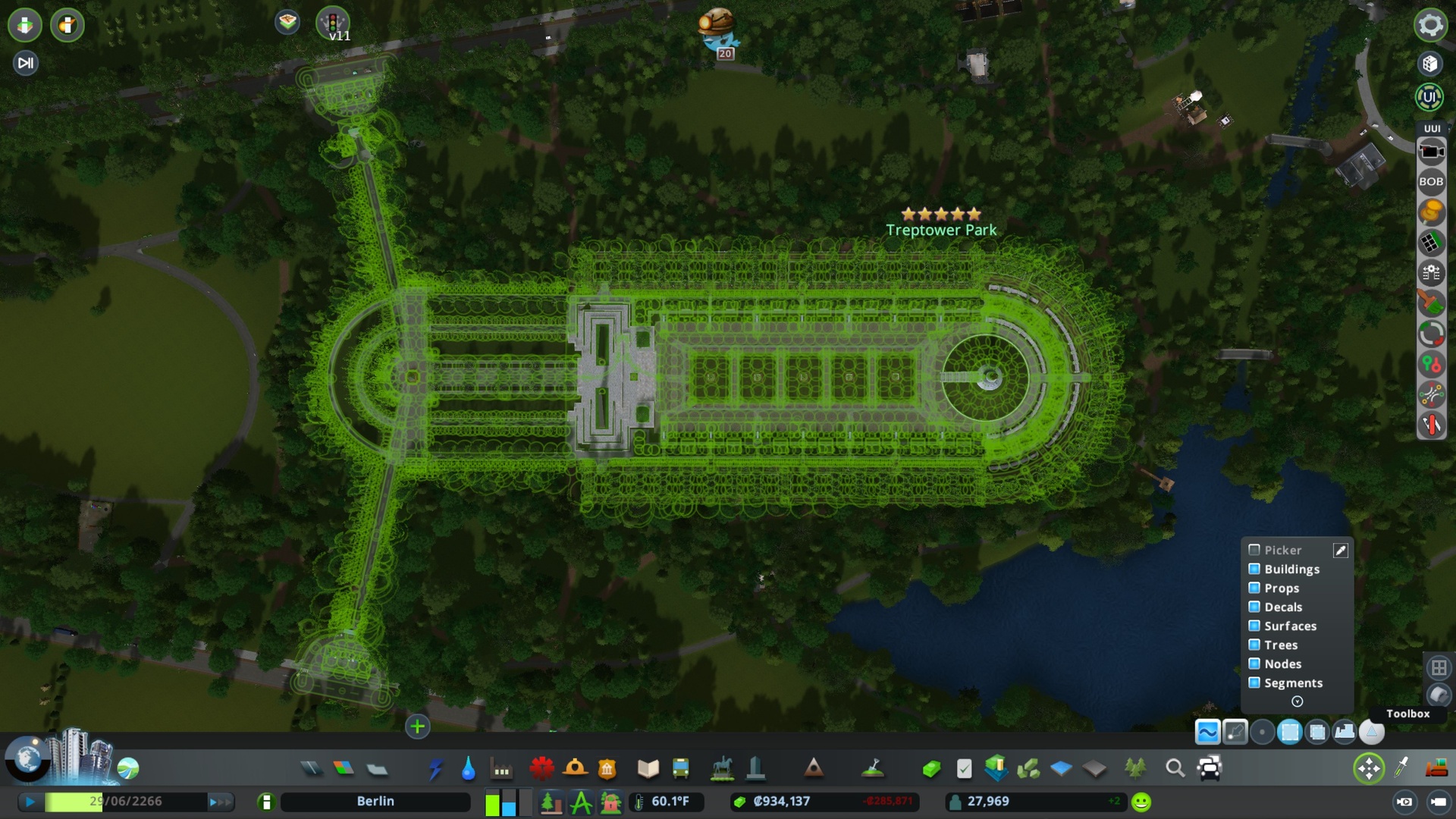Select the forest brush tool
The image size is (1456, 819).
tap(1432, 303)
